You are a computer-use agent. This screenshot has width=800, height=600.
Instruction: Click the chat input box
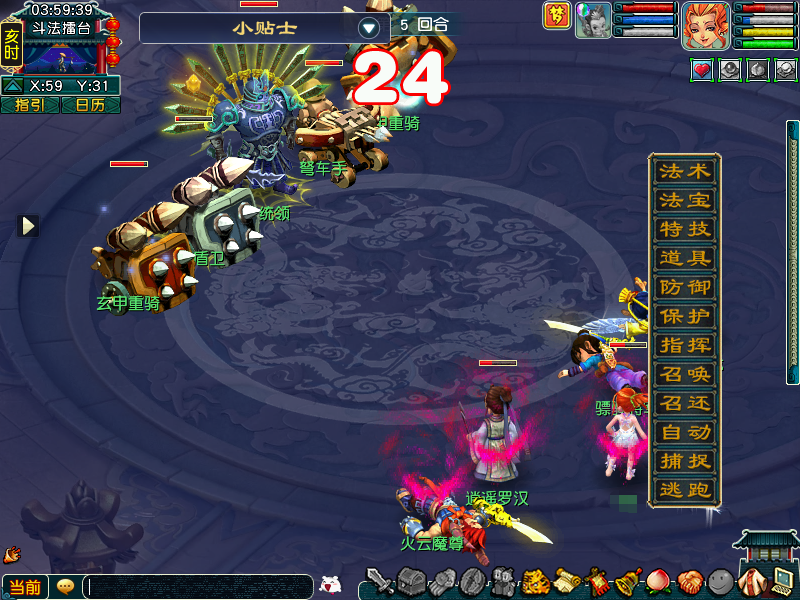coord(198,587)
